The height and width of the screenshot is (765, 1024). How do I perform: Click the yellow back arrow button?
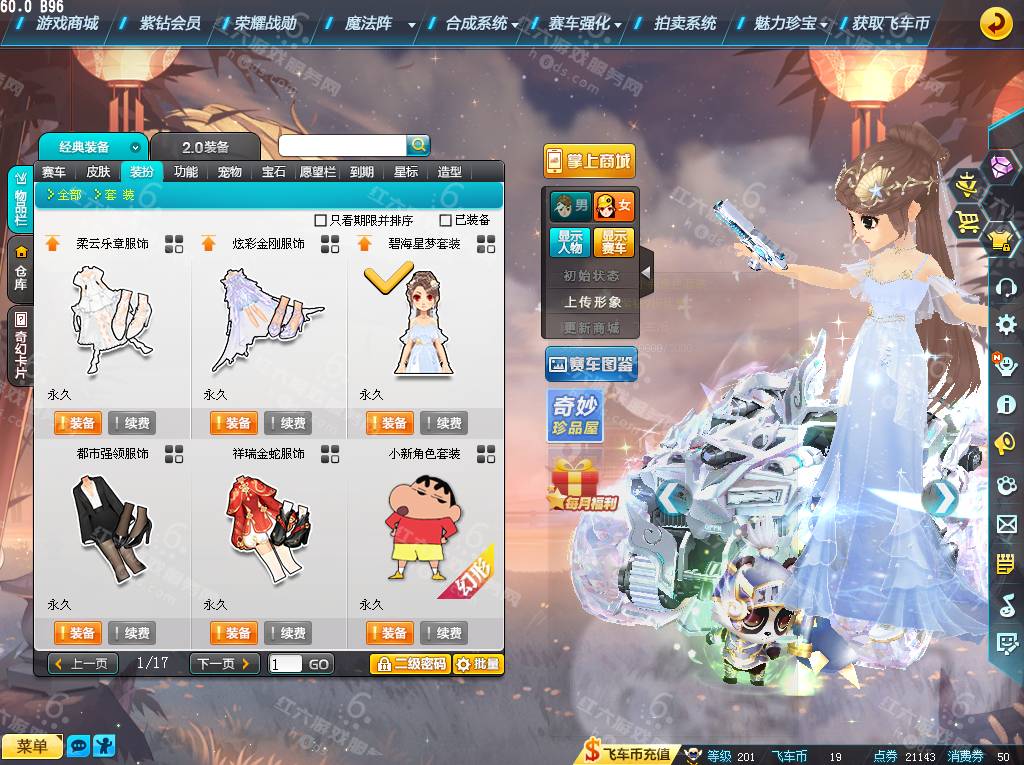[995, 23]
